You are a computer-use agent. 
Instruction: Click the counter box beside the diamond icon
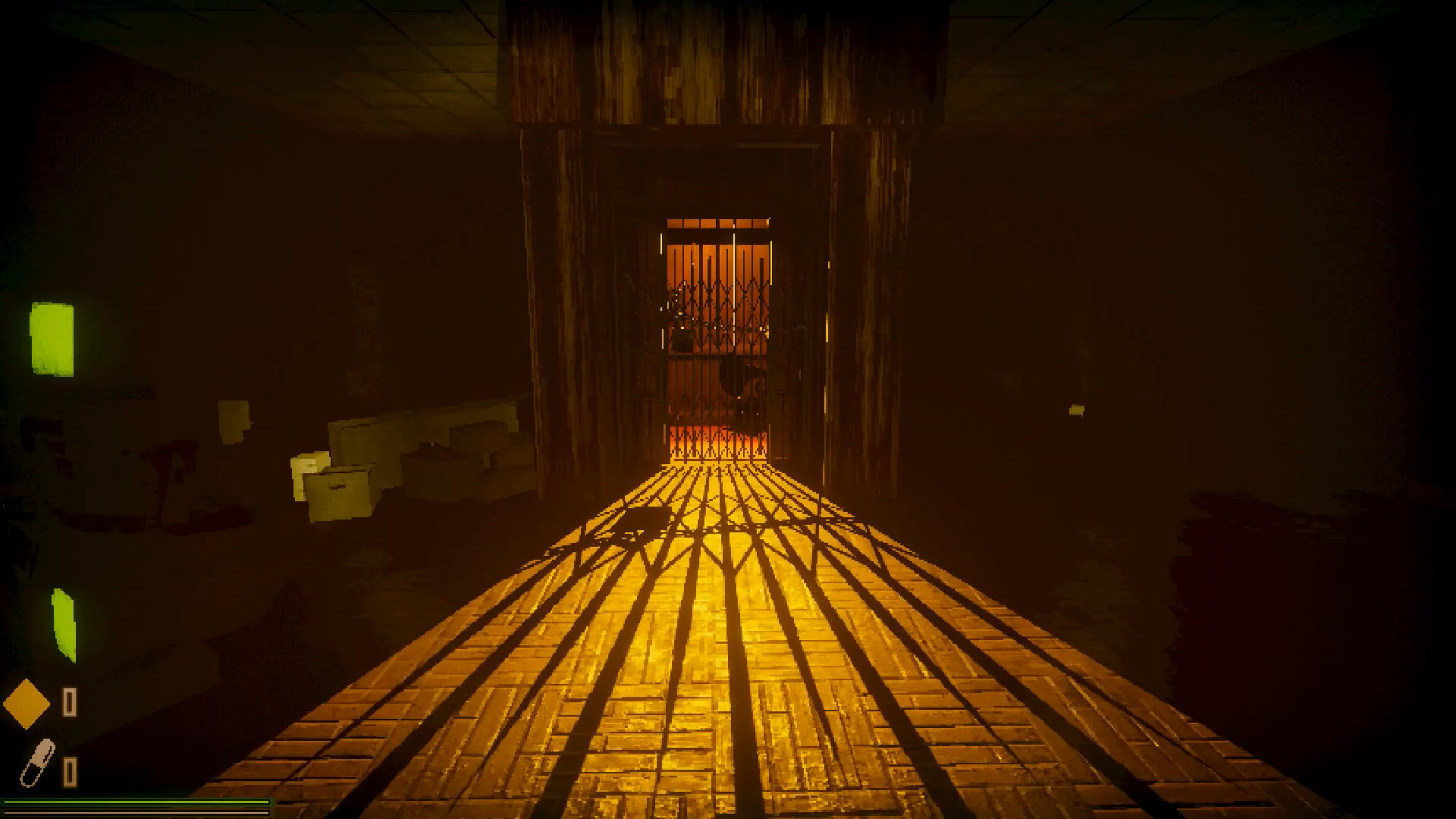[70, 701]
